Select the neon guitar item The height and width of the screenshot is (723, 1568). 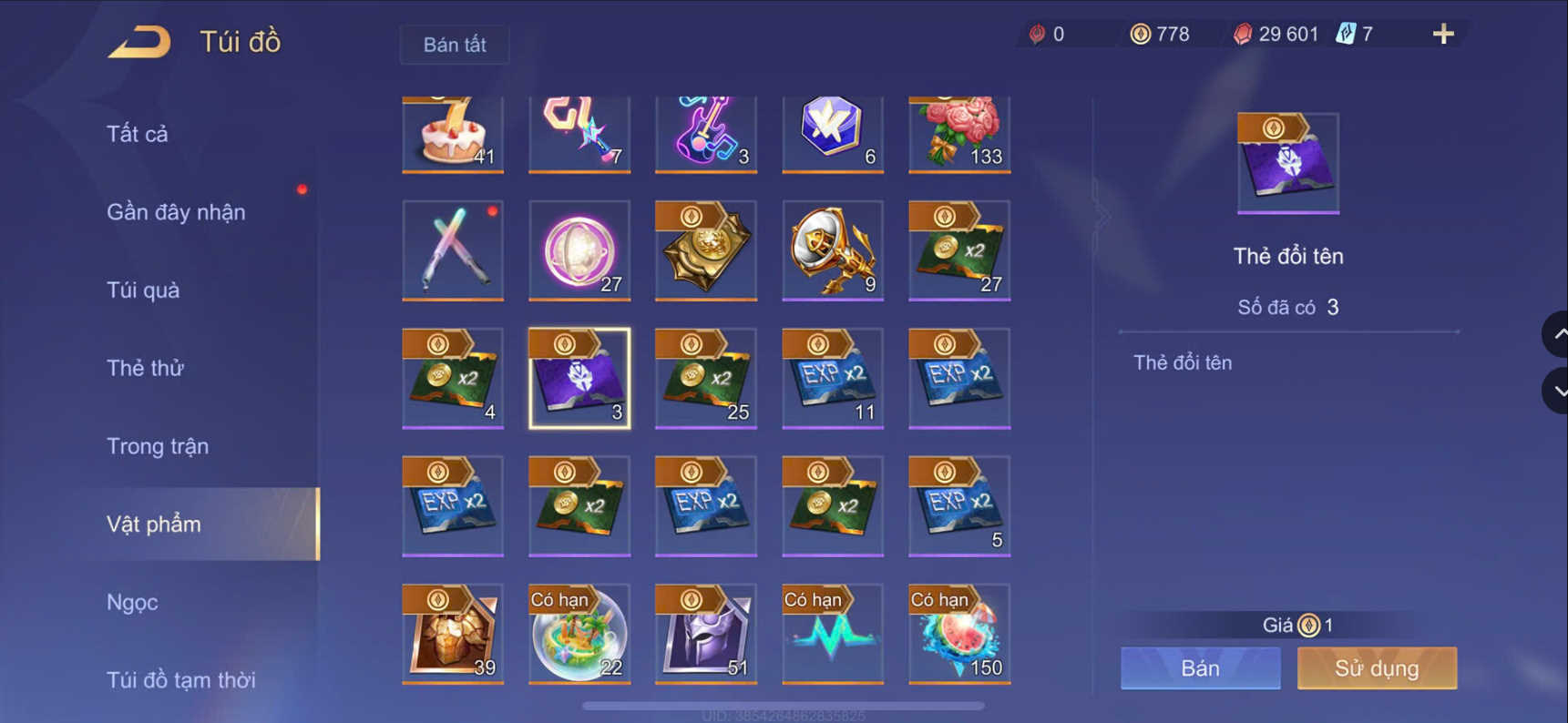point(706,133)
